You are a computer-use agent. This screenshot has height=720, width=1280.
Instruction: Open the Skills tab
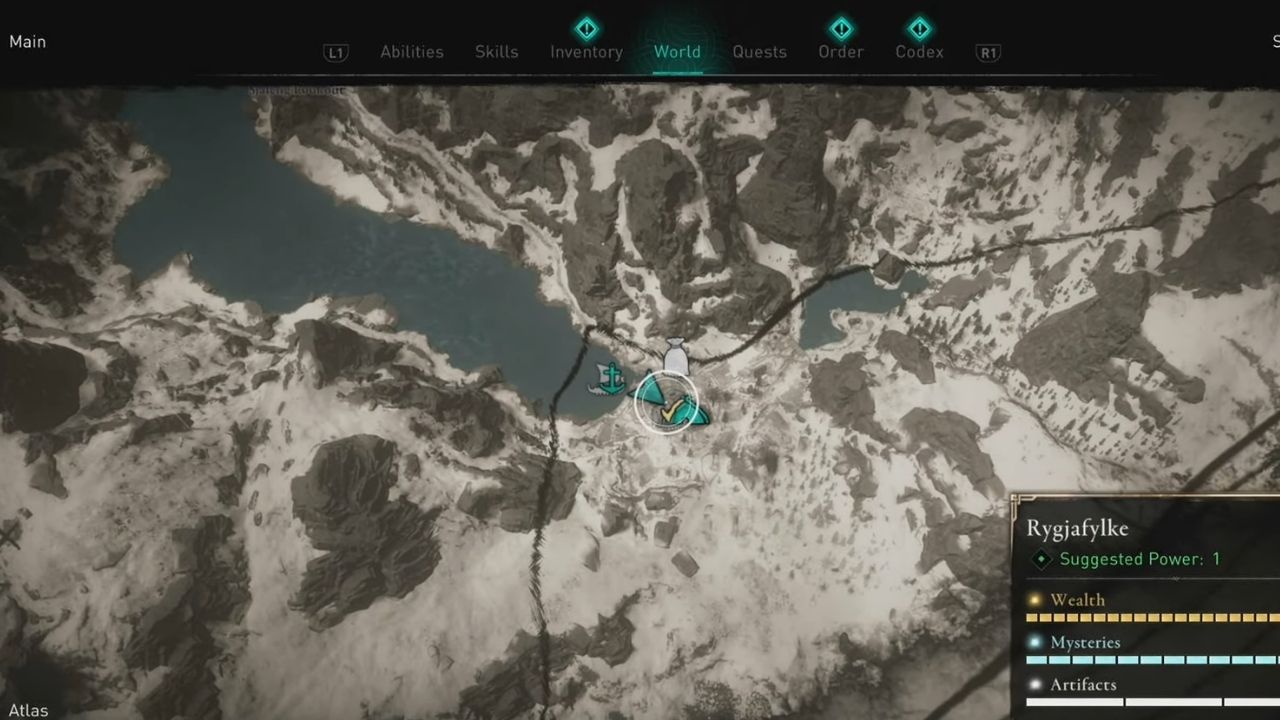click(x=496, y=52)
